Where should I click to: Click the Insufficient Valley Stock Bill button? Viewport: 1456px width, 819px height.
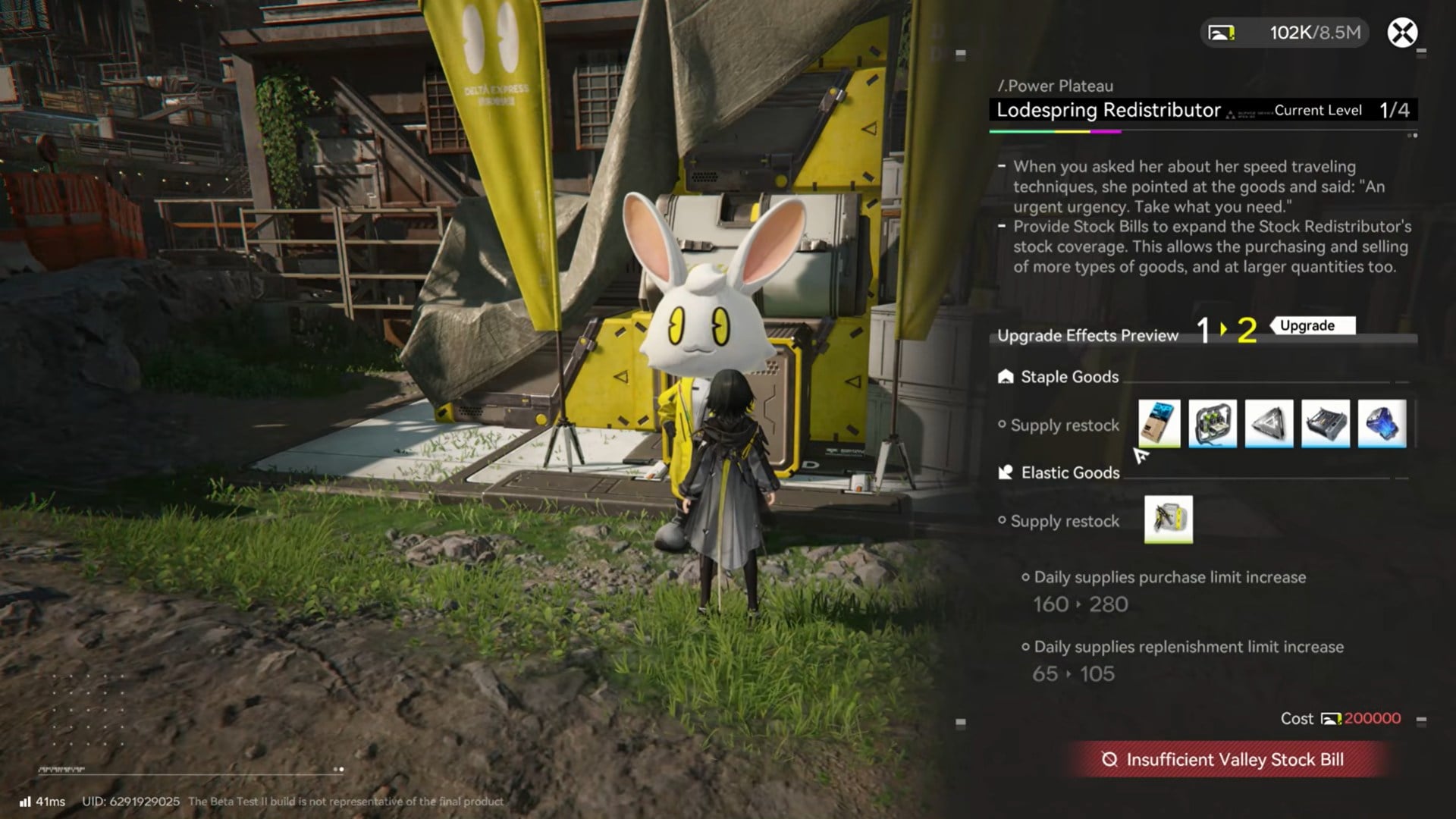click(x=1226, y=760)
